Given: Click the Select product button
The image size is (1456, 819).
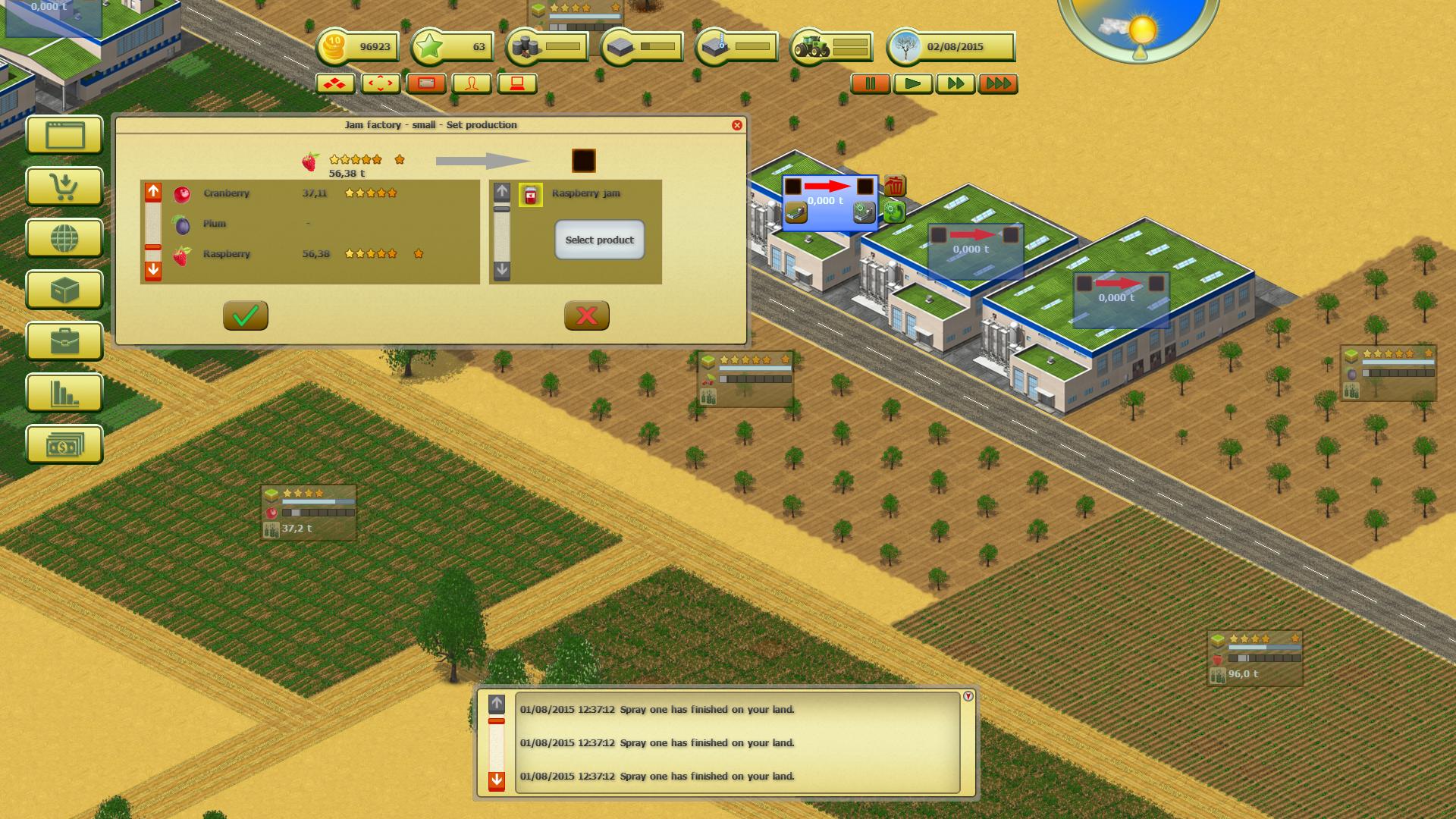Looking at the screenshot, I should pos(599,240).
